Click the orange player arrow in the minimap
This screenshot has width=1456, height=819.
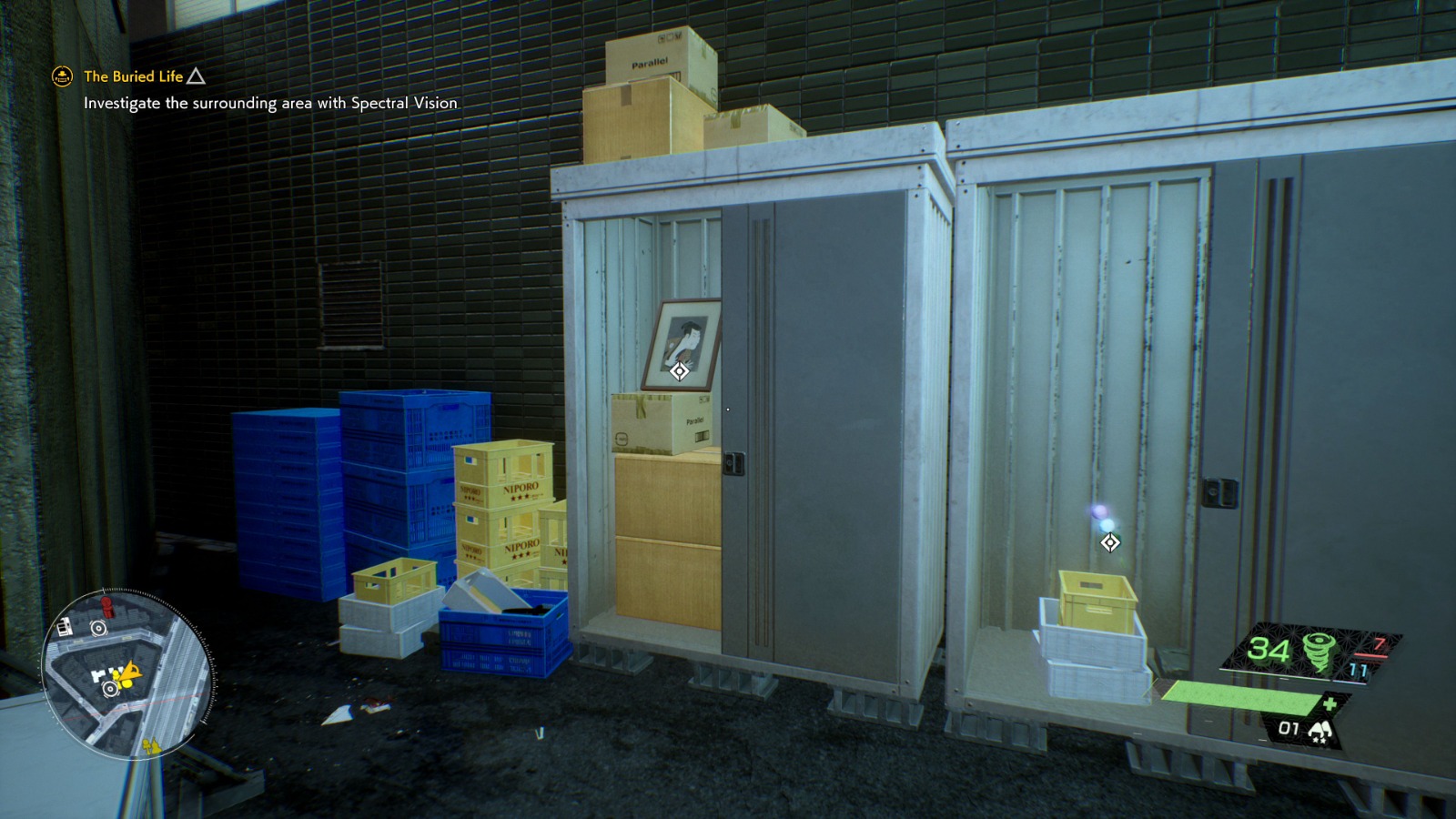click(x=132, y=672)
